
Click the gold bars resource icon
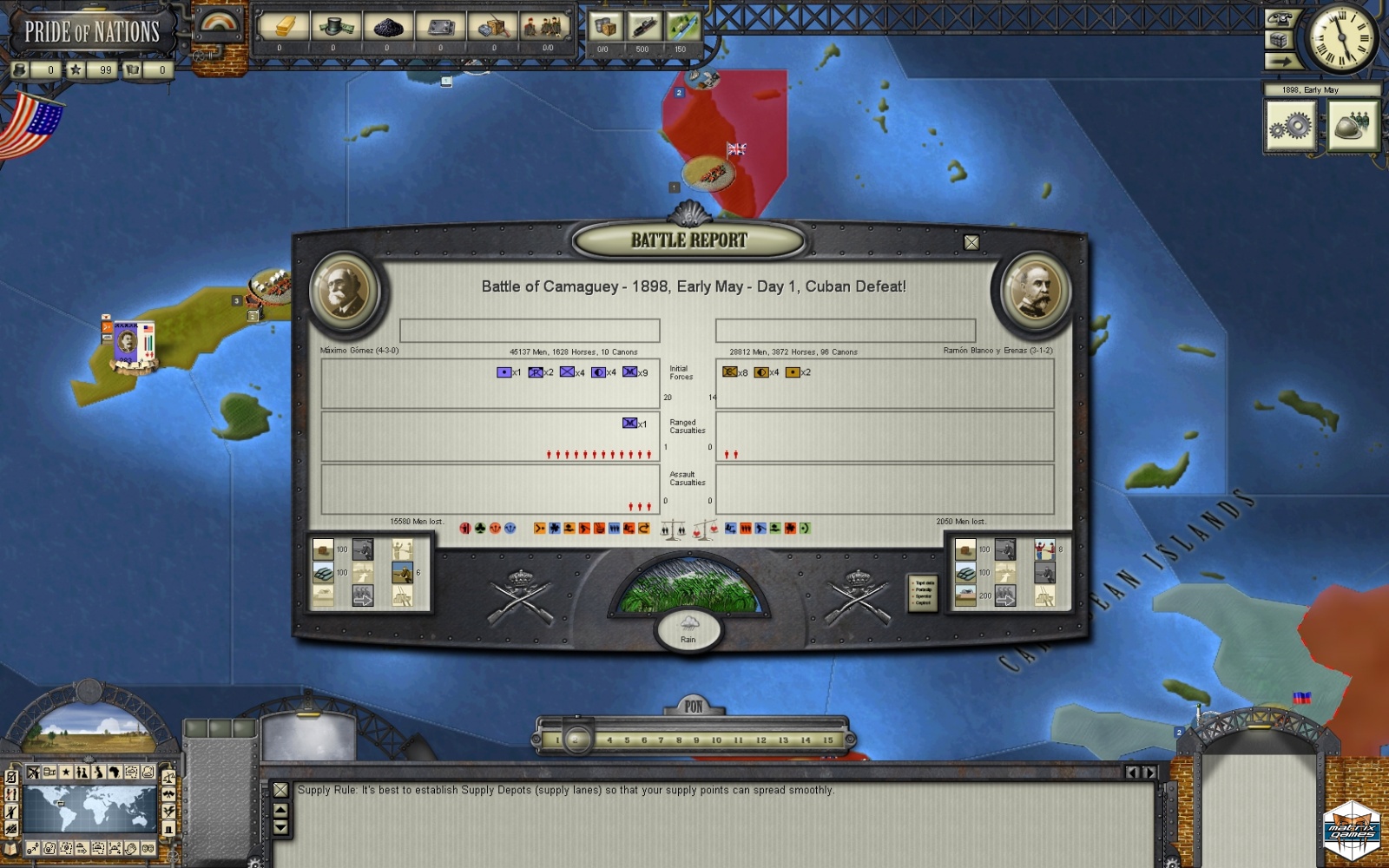click(x=282, y=27)
